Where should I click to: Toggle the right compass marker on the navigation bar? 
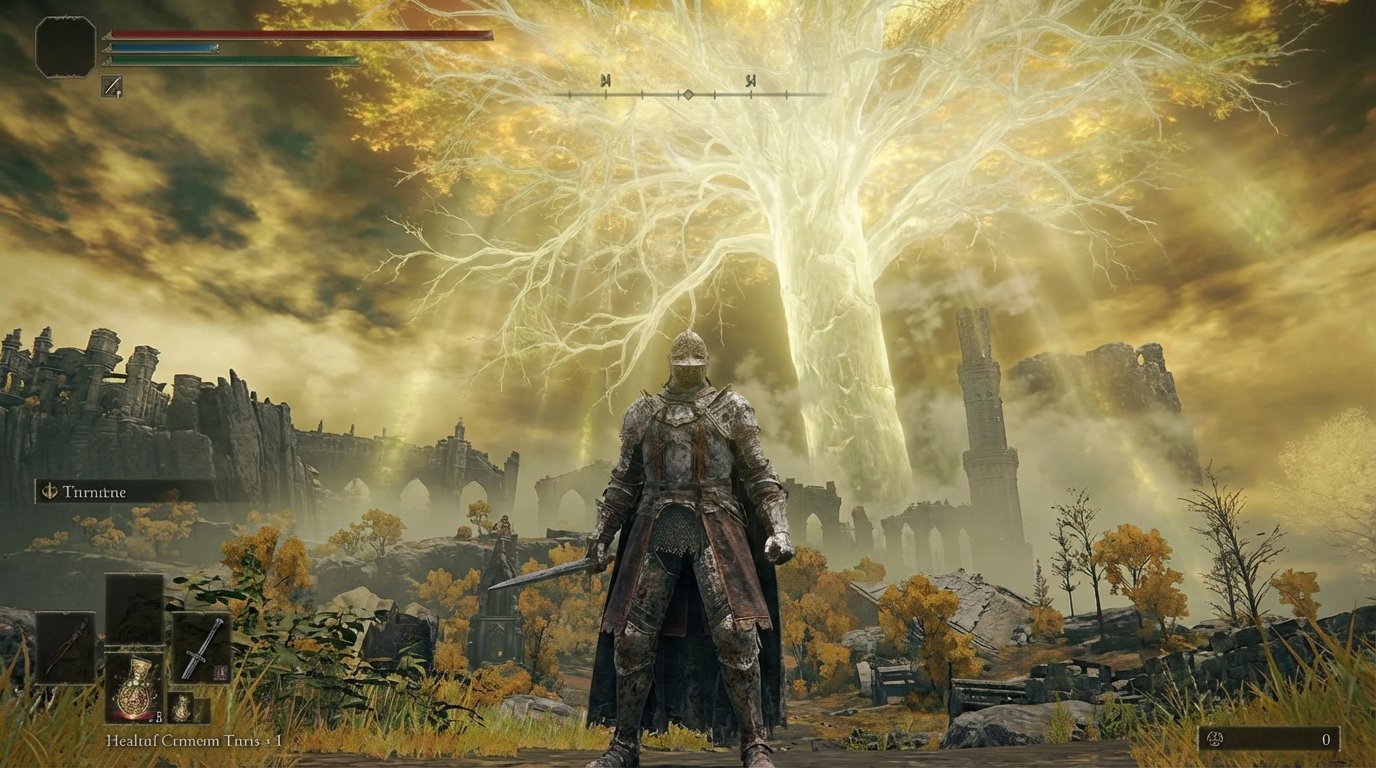point(751,81)
